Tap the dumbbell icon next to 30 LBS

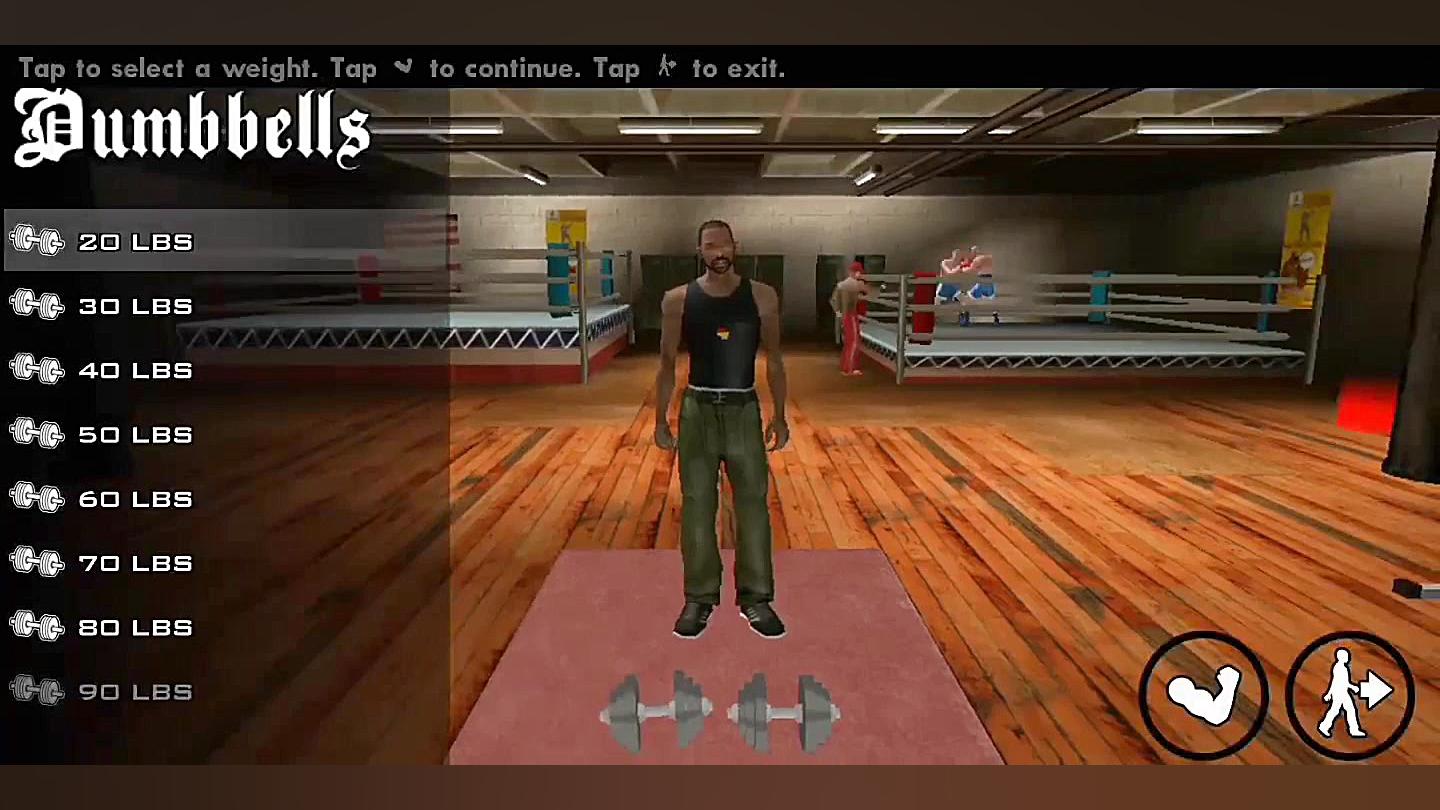37,306
